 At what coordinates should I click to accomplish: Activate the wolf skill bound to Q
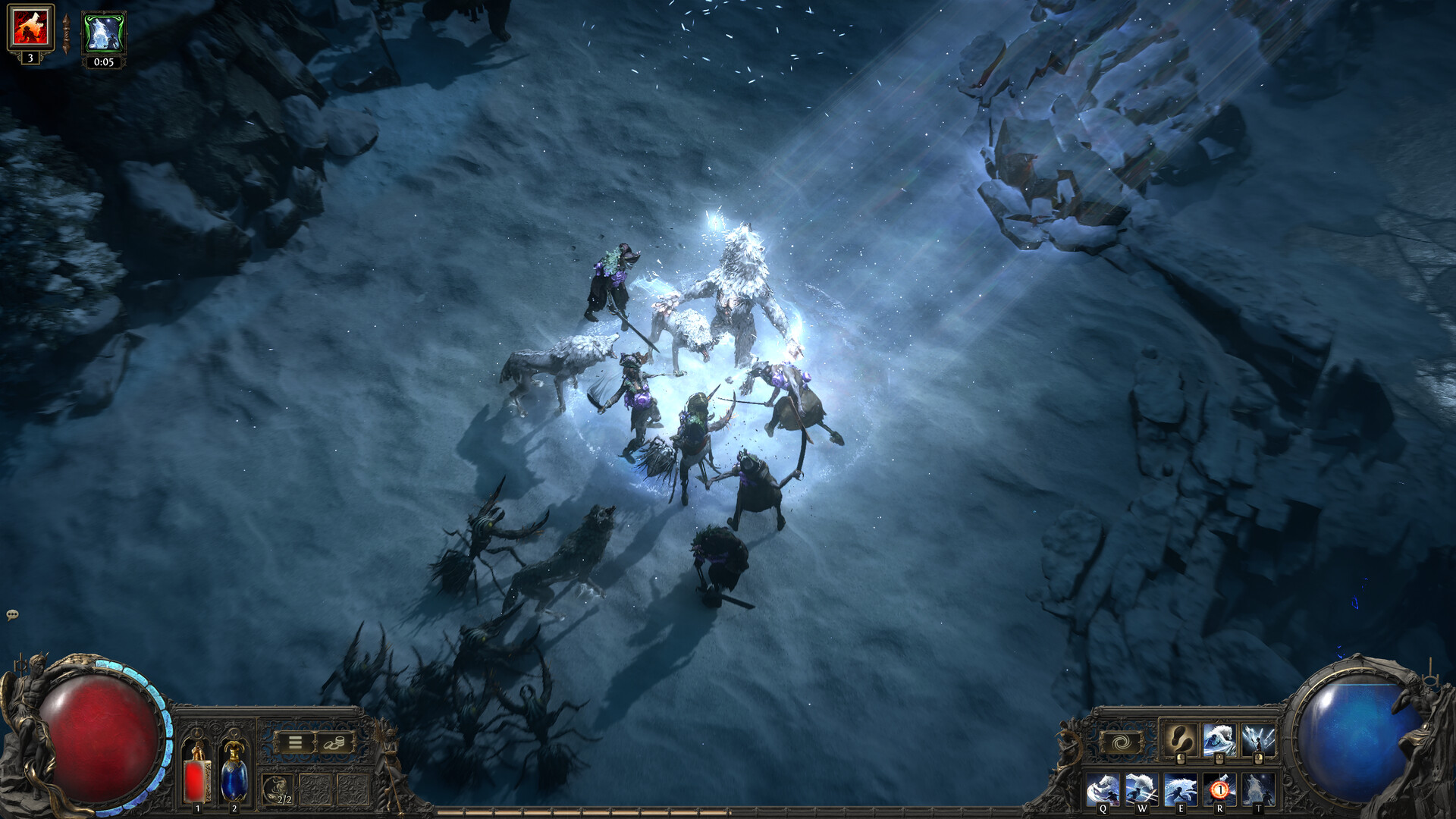pyautogui.click(x=1103, y=787)
